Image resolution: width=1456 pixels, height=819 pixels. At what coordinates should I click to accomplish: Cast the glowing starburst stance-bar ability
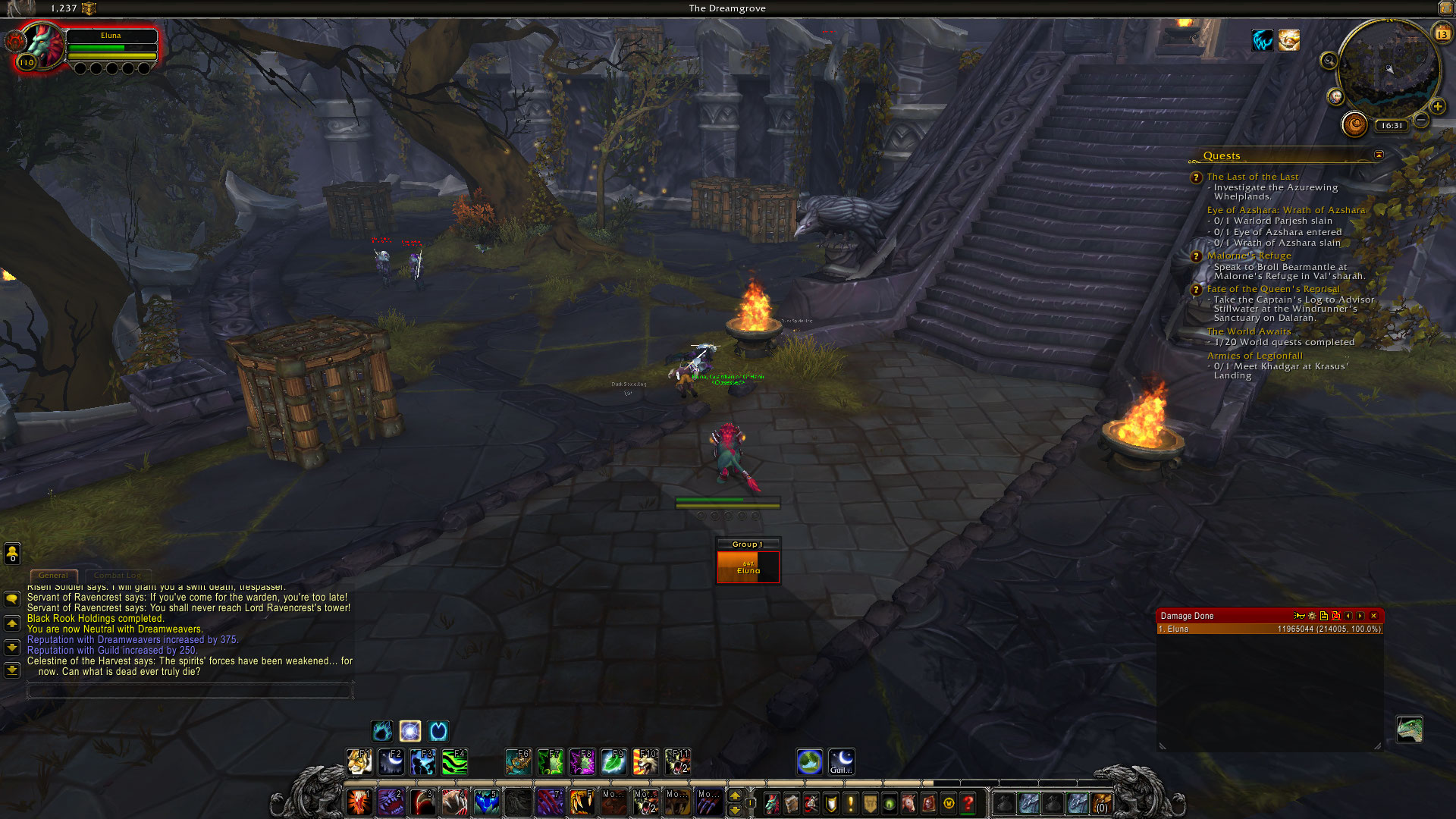point(410,731)
